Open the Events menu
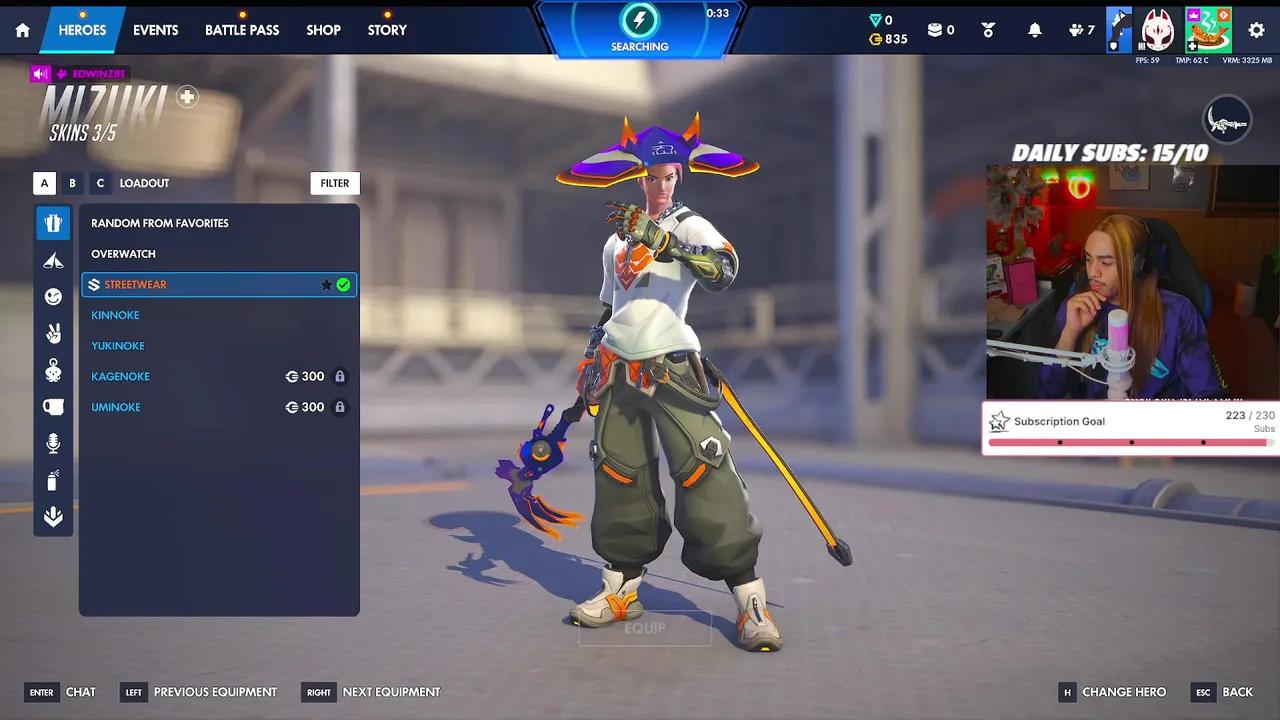 pos(155,30)
